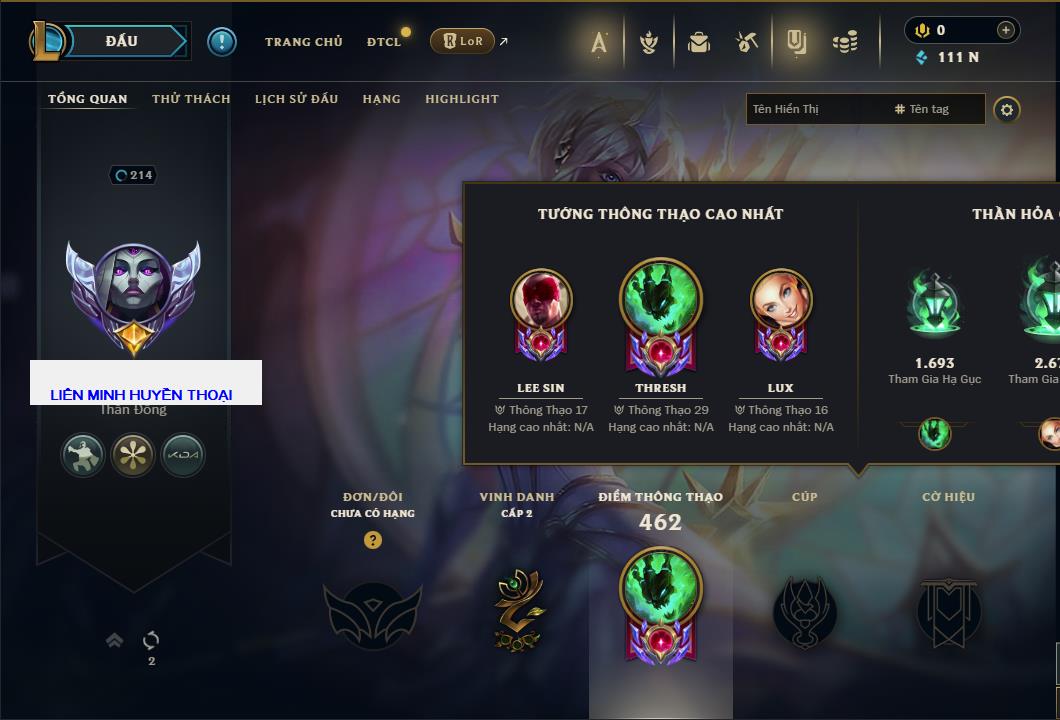The image size is (1060, 720).
Task: Go to the ĐTCL section
Action: point(383,42)
